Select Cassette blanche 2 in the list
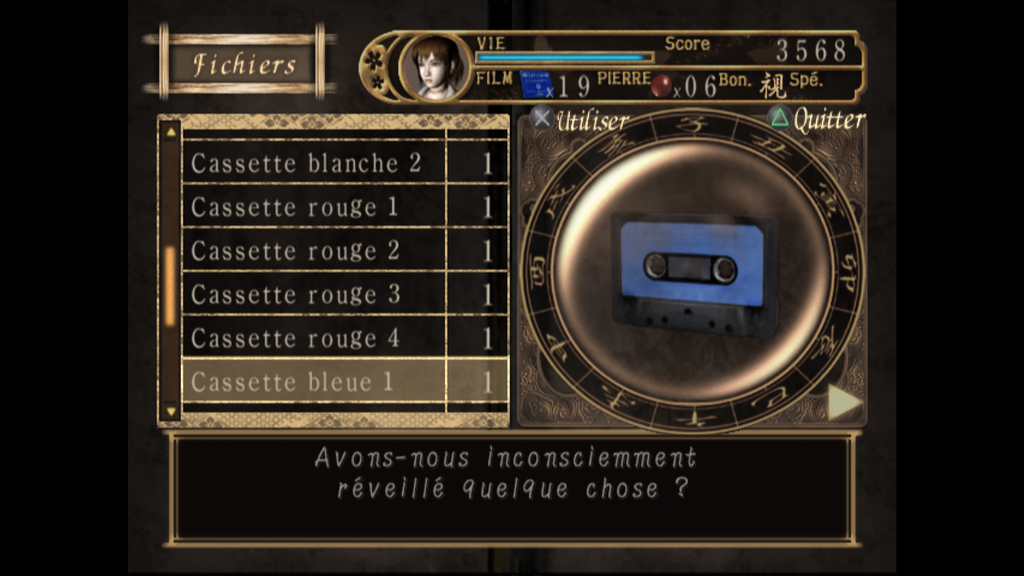The width and height of the screenshot is (1024, 576). point(306,164)
